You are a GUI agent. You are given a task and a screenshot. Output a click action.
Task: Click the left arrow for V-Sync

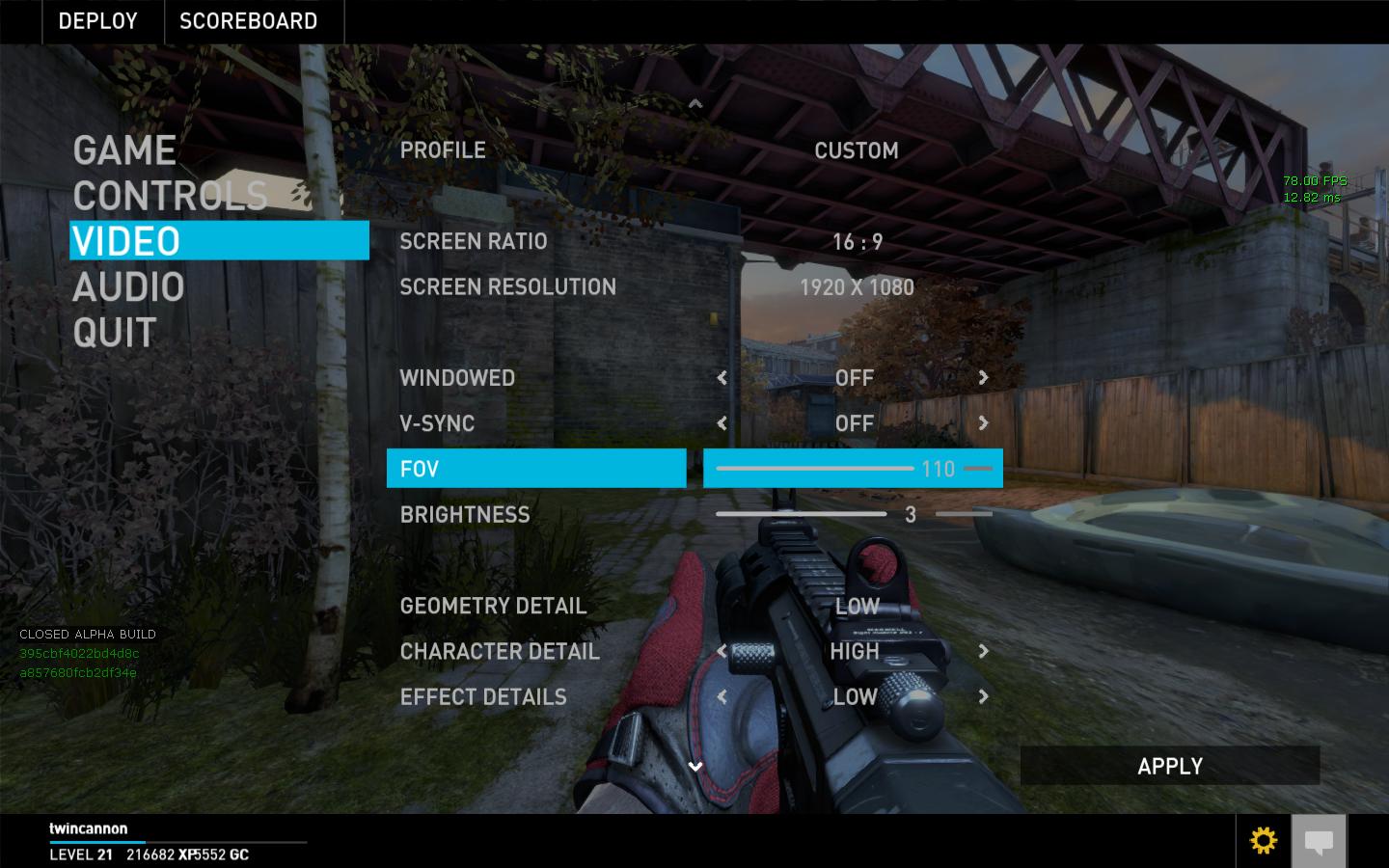tap(722, 423)
